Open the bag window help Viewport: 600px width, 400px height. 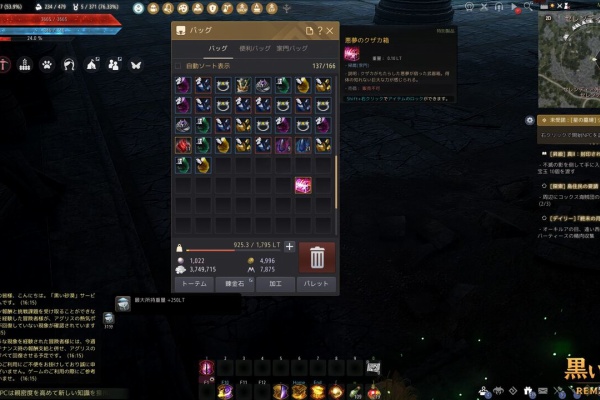click(321, 31)
